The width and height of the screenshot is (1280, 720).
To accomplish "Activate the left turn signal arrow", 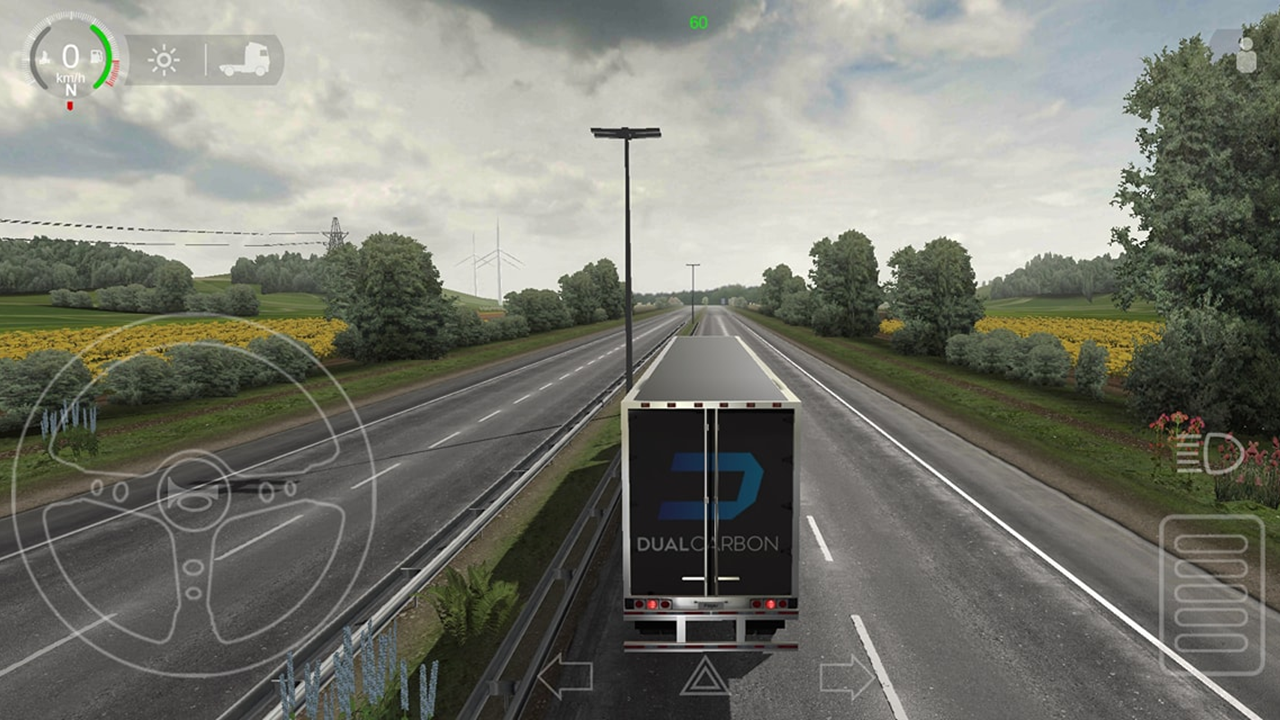I will (565, 677).
